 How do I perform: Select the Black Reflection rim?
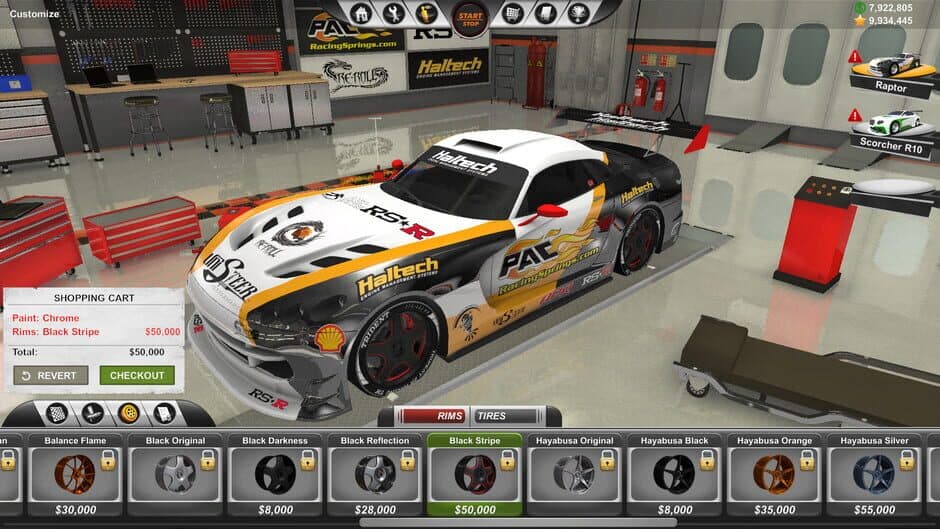point(375,473)
